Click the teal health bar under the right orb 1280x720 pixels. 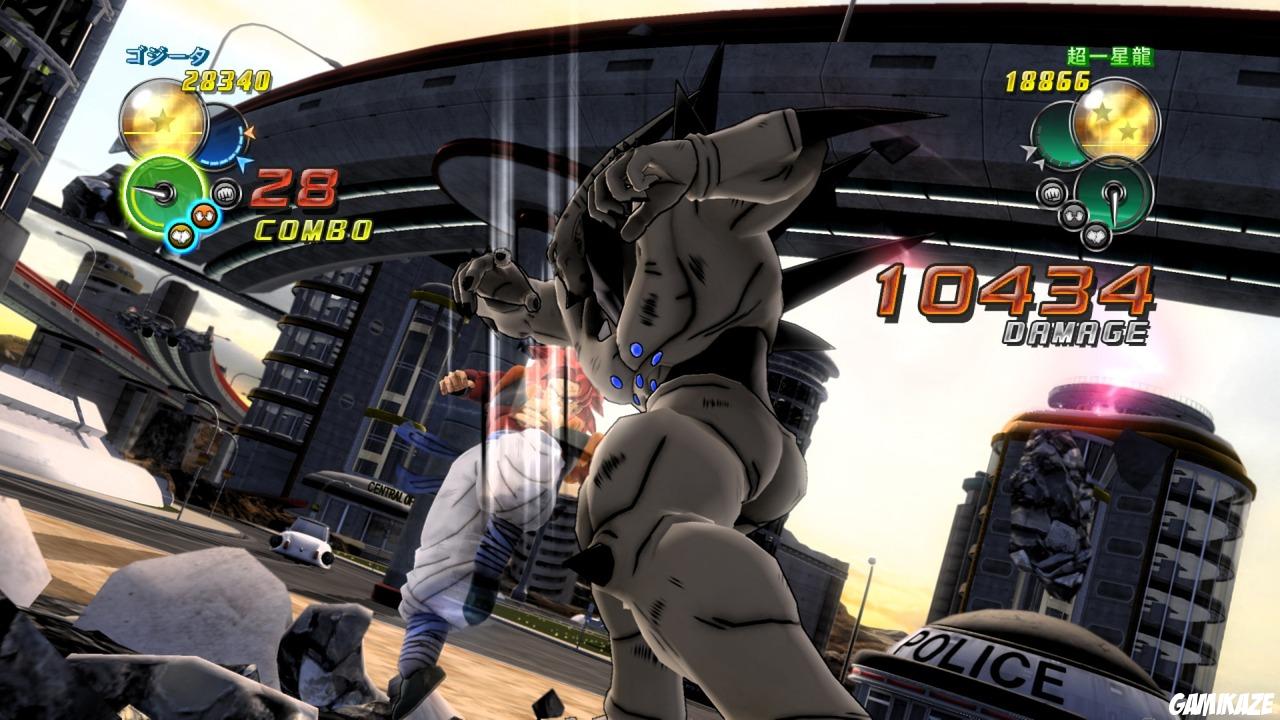[x=1055, y=135]
